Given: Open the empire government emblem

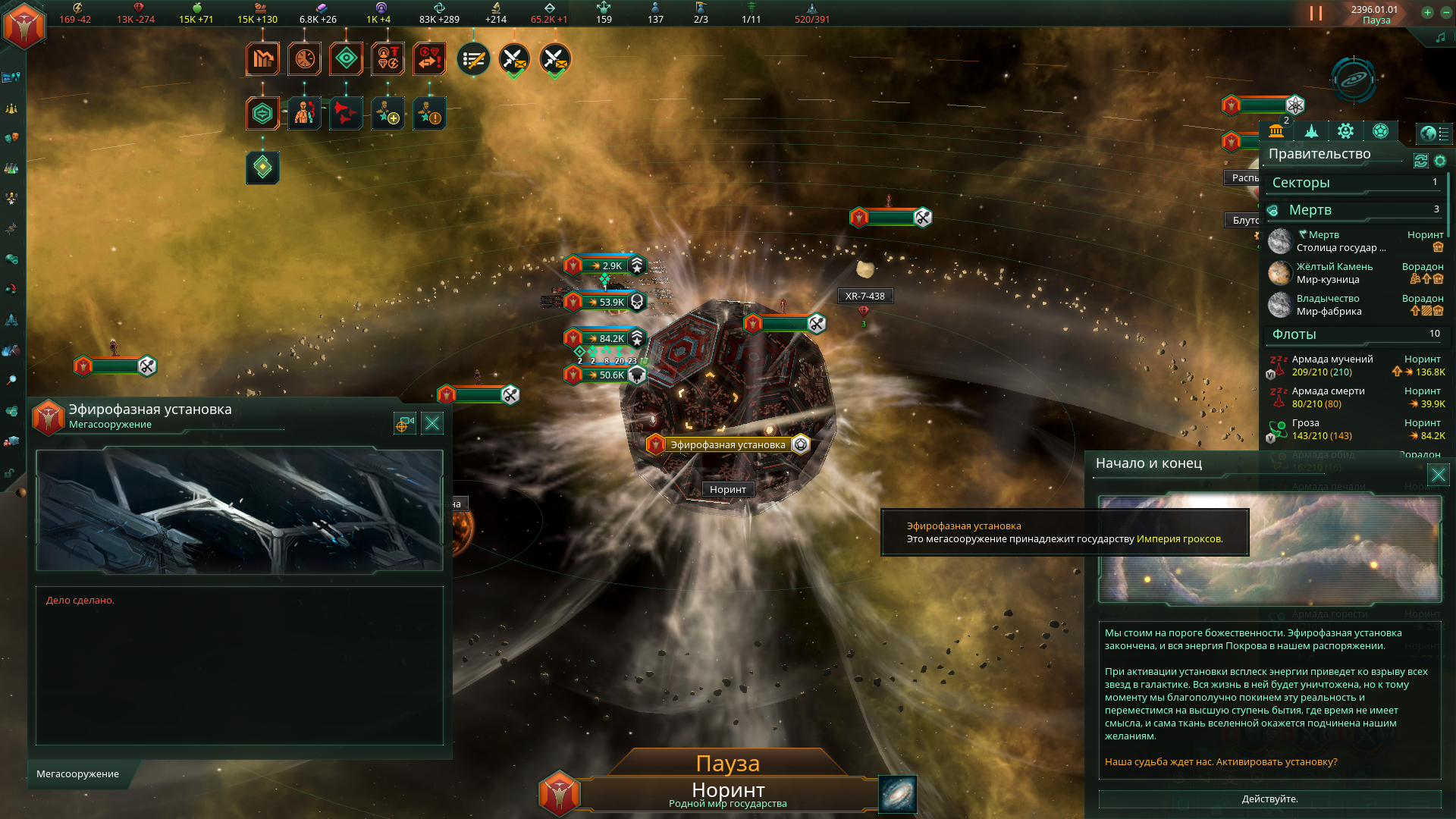Looking at the screenshot, I should click(x=24, y=25).
